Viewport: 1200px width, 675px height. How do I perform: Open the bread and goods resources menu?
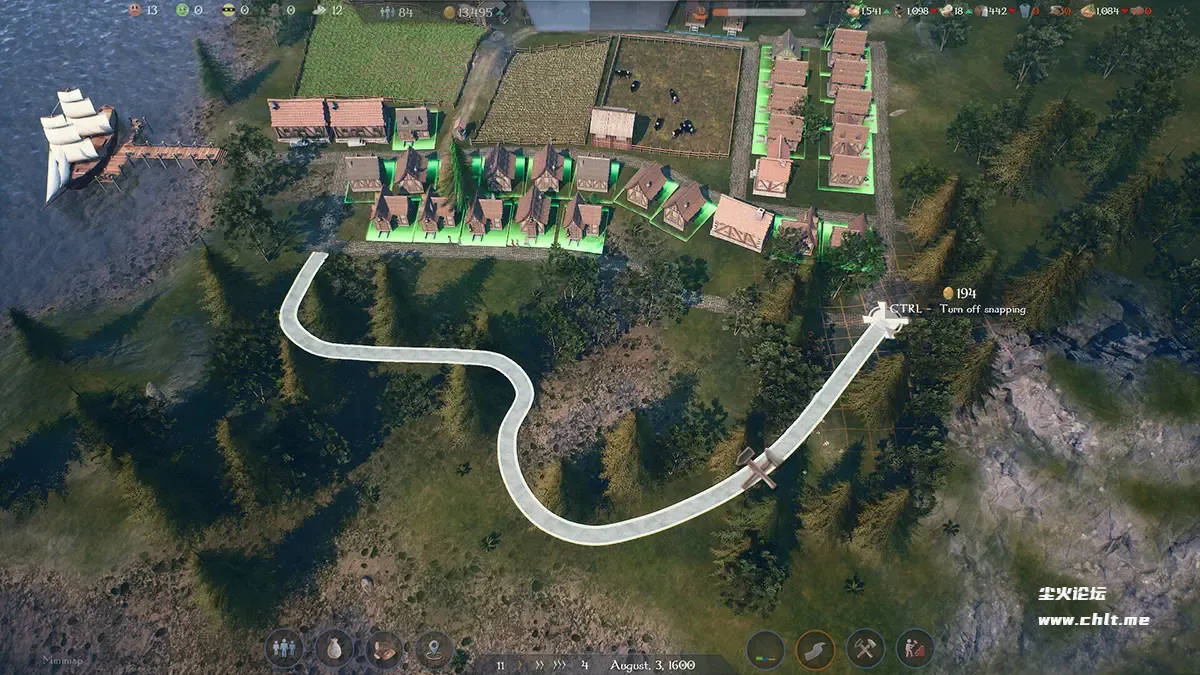click(384, 649)
